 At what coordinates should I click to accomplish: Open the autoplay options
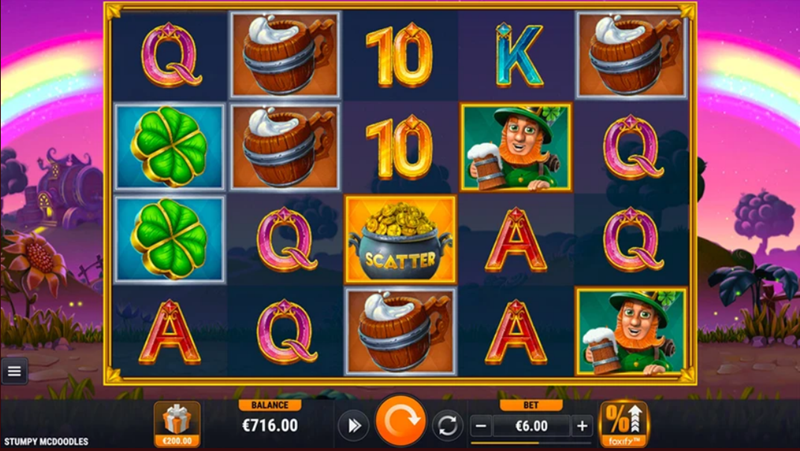[447, 425]
